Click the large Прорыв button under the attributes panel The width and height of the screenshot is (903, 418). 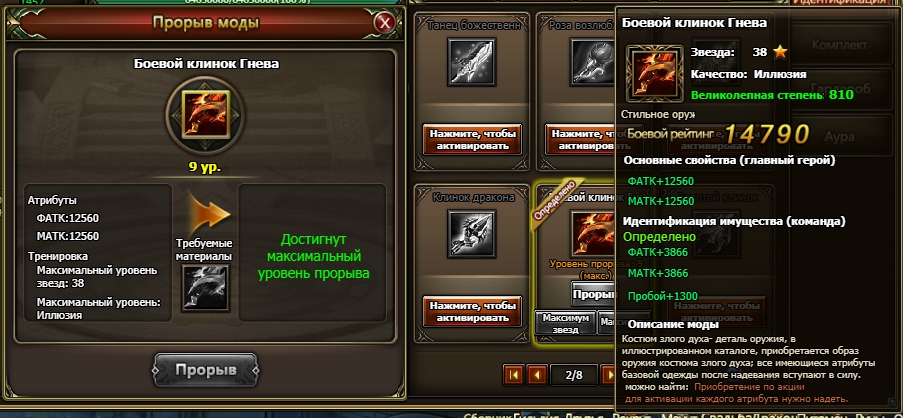[x=207, y=369]
